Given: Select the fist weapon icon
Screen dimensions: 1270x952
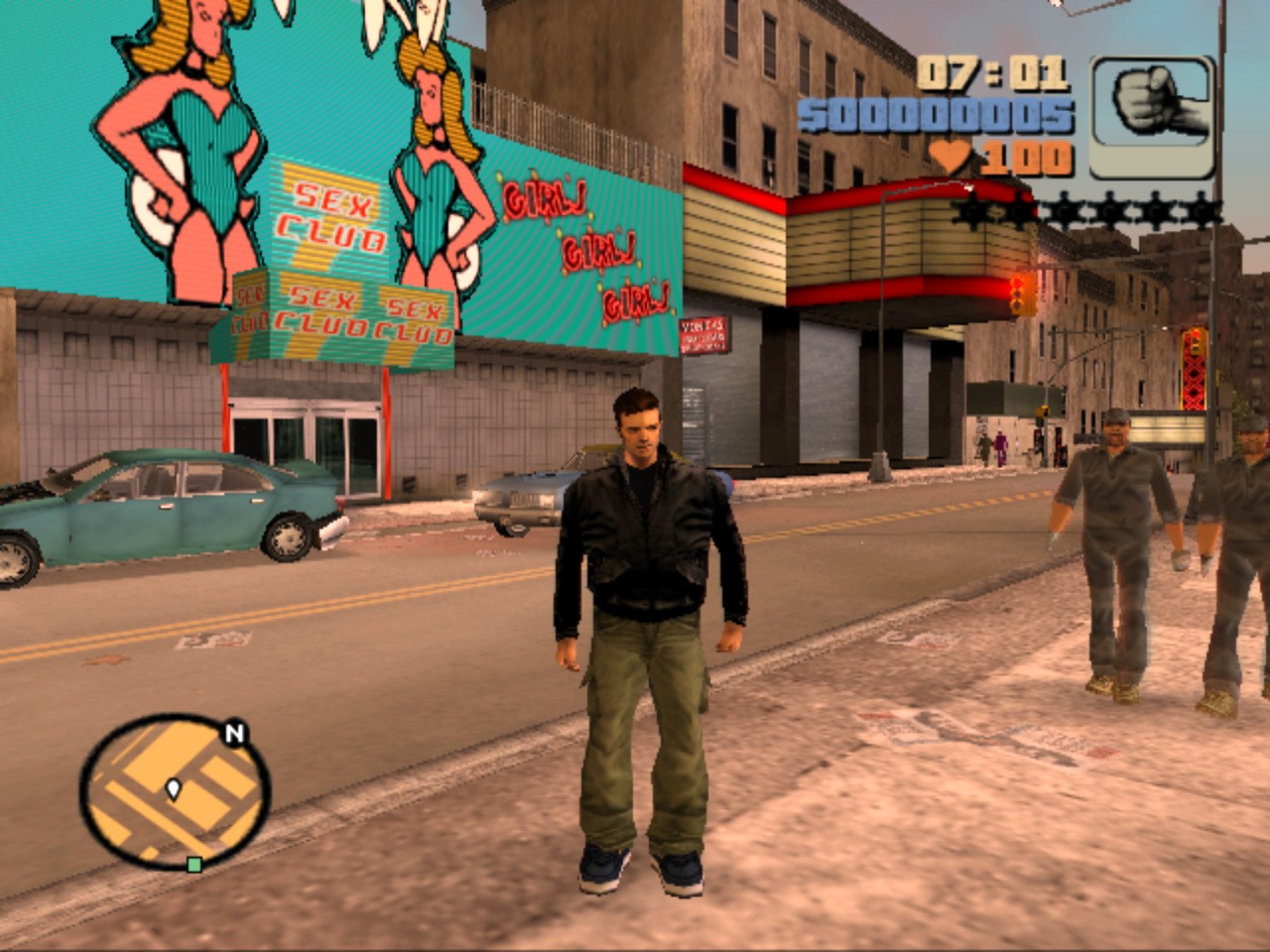Looking at the screenshot, I should point(1153,116).
